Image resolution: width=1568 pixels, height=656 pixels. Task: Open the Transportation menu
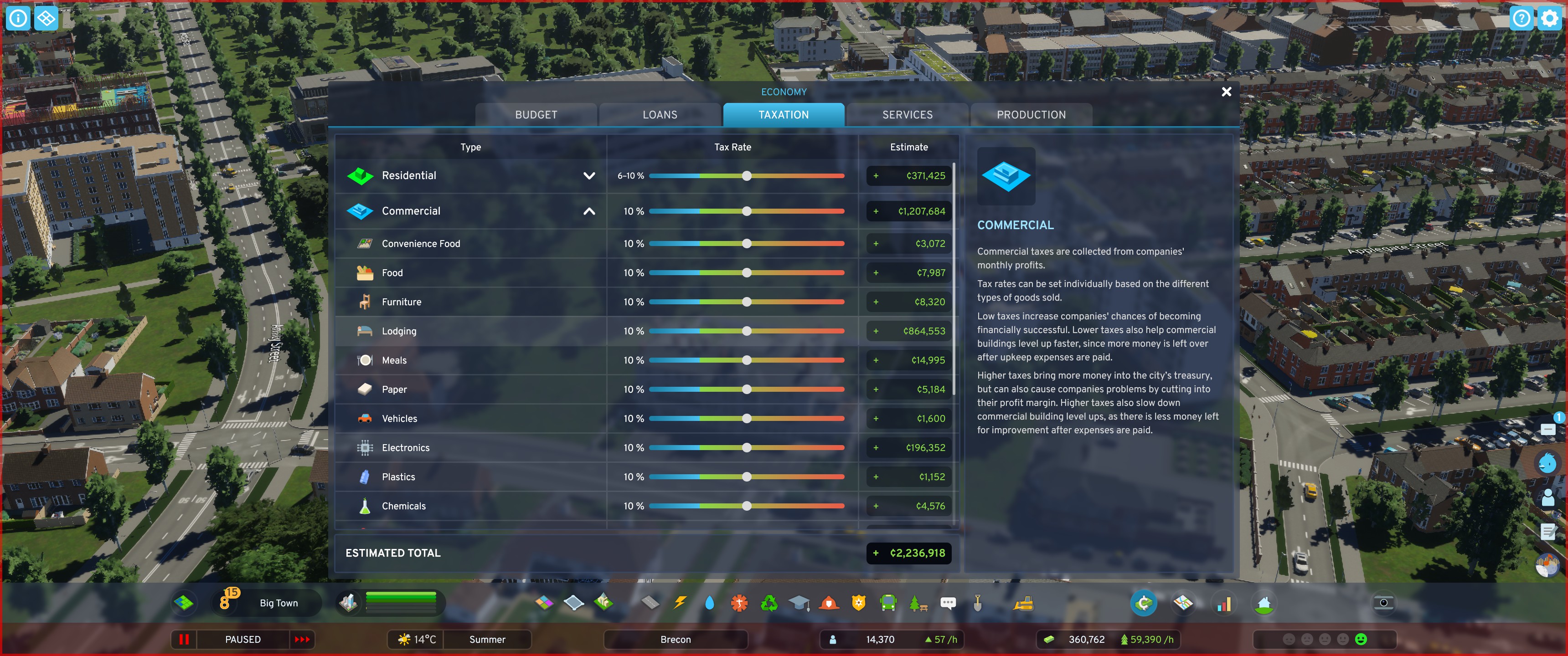tap(888, 603)
